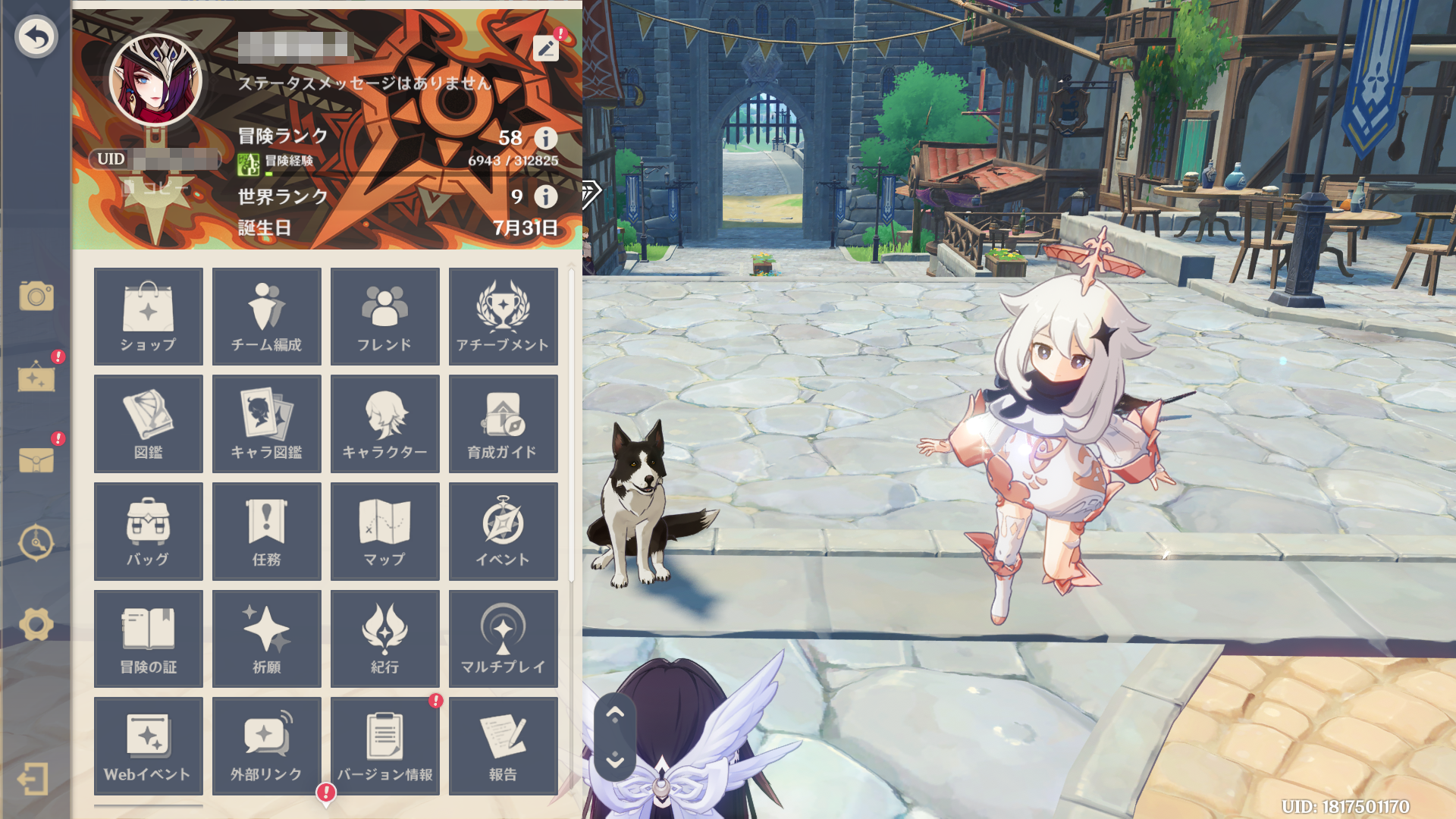Open the 任務 quest menu
The image size is (1456, 819).
tap(267, 532)
